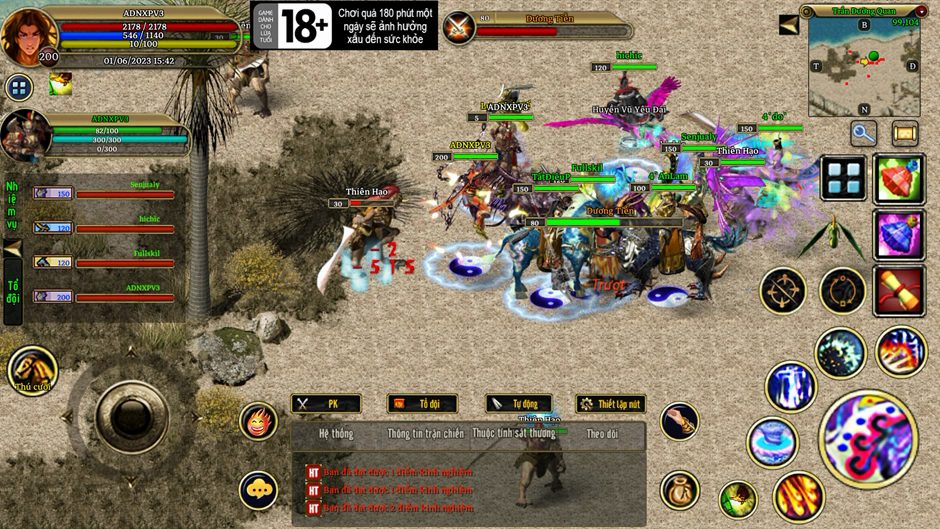Screen dimensions: 940x529
Task: Open the four-squares menu beside the gems
Action: coord(843,178)
